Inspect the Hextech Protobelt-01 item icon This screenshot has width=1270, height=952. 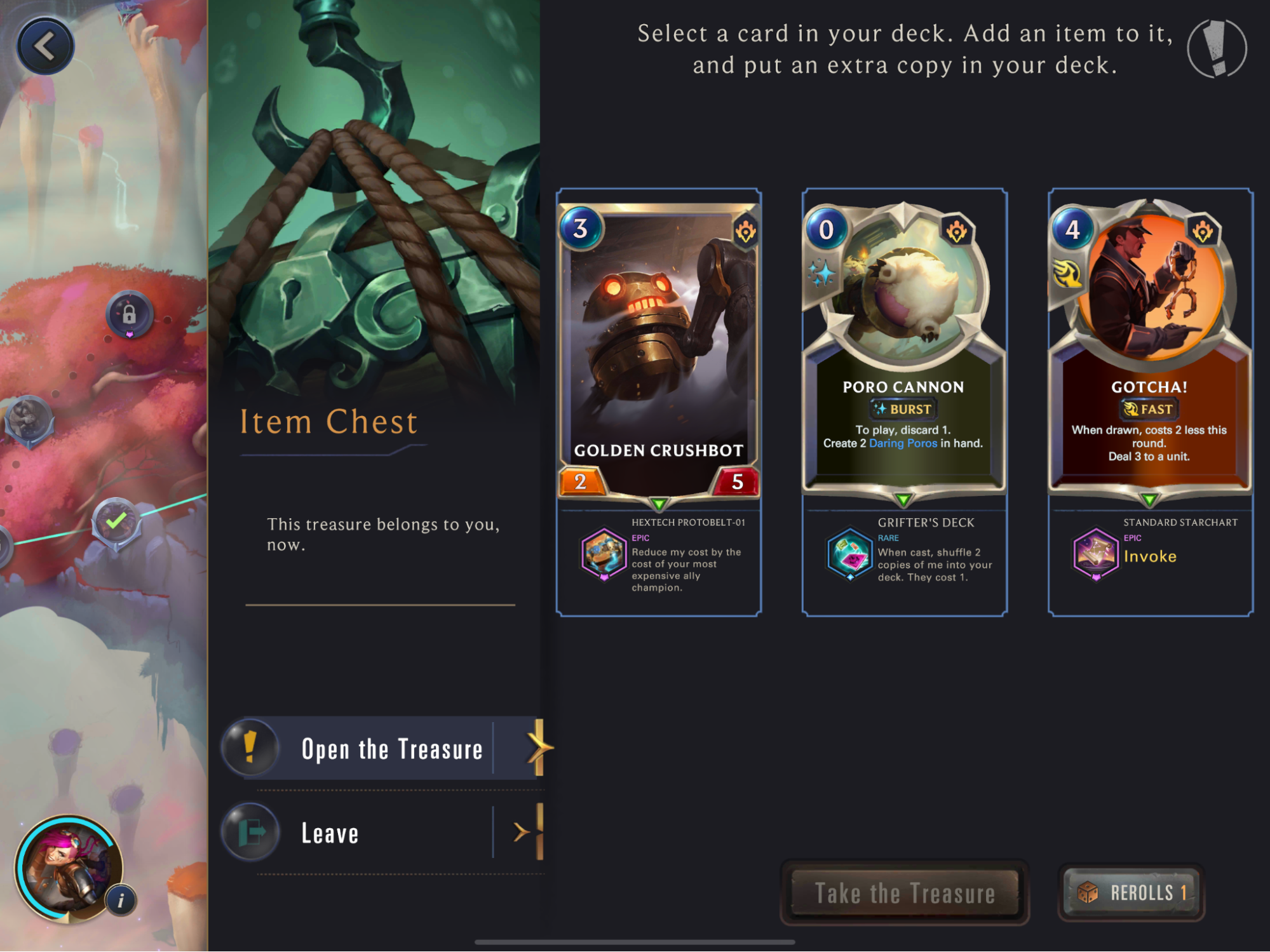[604, 554]
